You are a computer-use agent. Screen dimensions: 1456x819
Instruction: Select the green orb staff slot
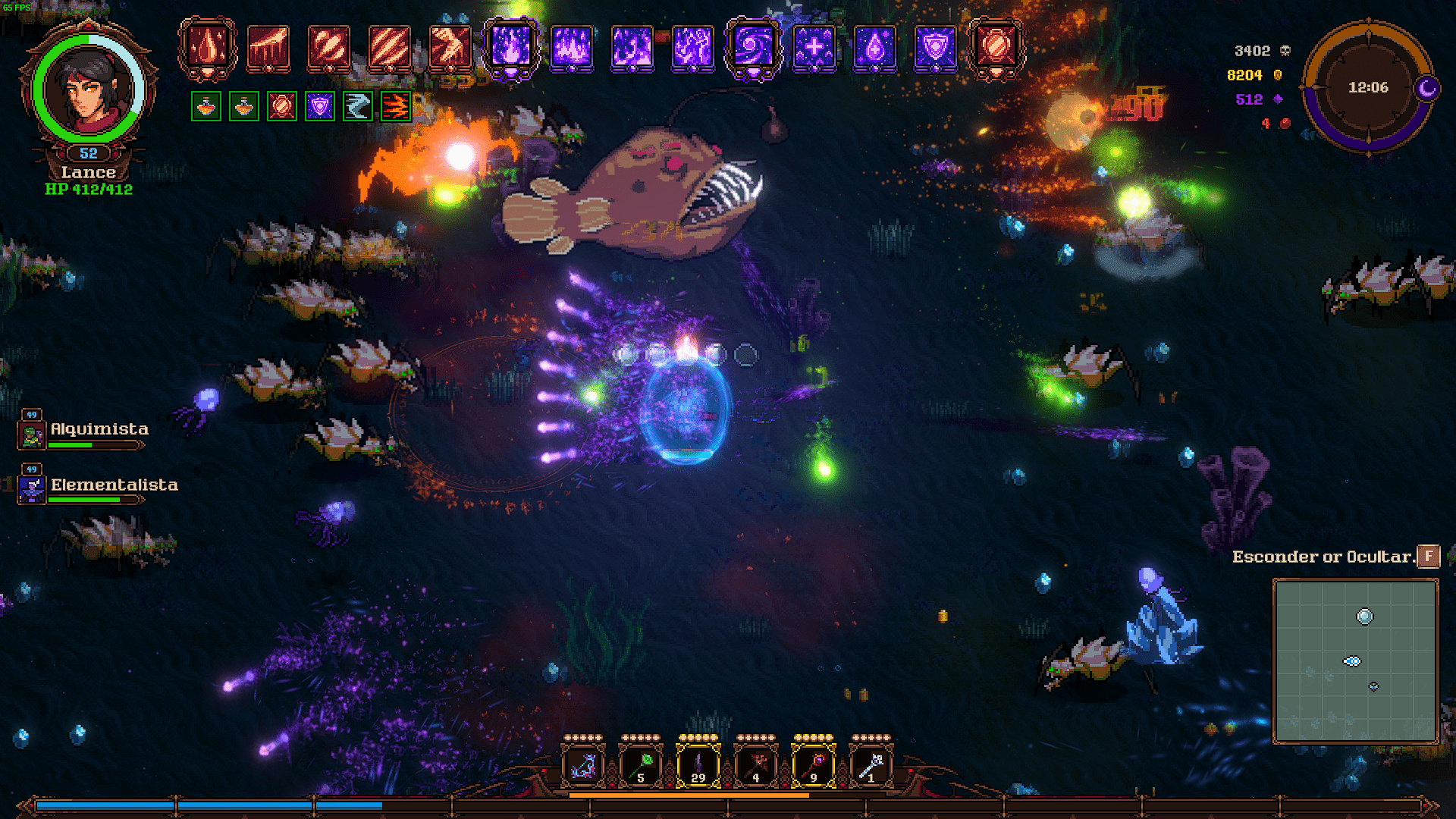tap(640, 766)
